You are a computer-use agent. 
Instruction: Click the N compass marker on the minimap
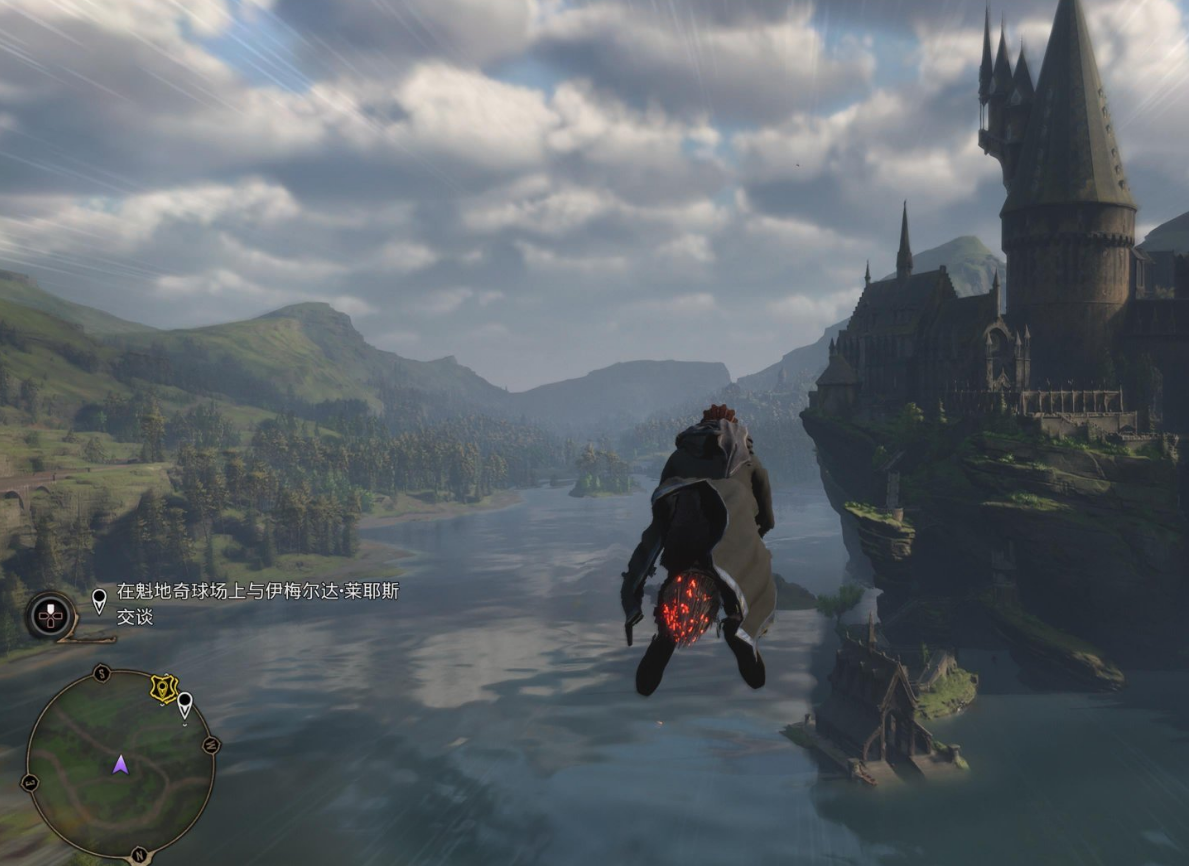click(x=137, y=857)
